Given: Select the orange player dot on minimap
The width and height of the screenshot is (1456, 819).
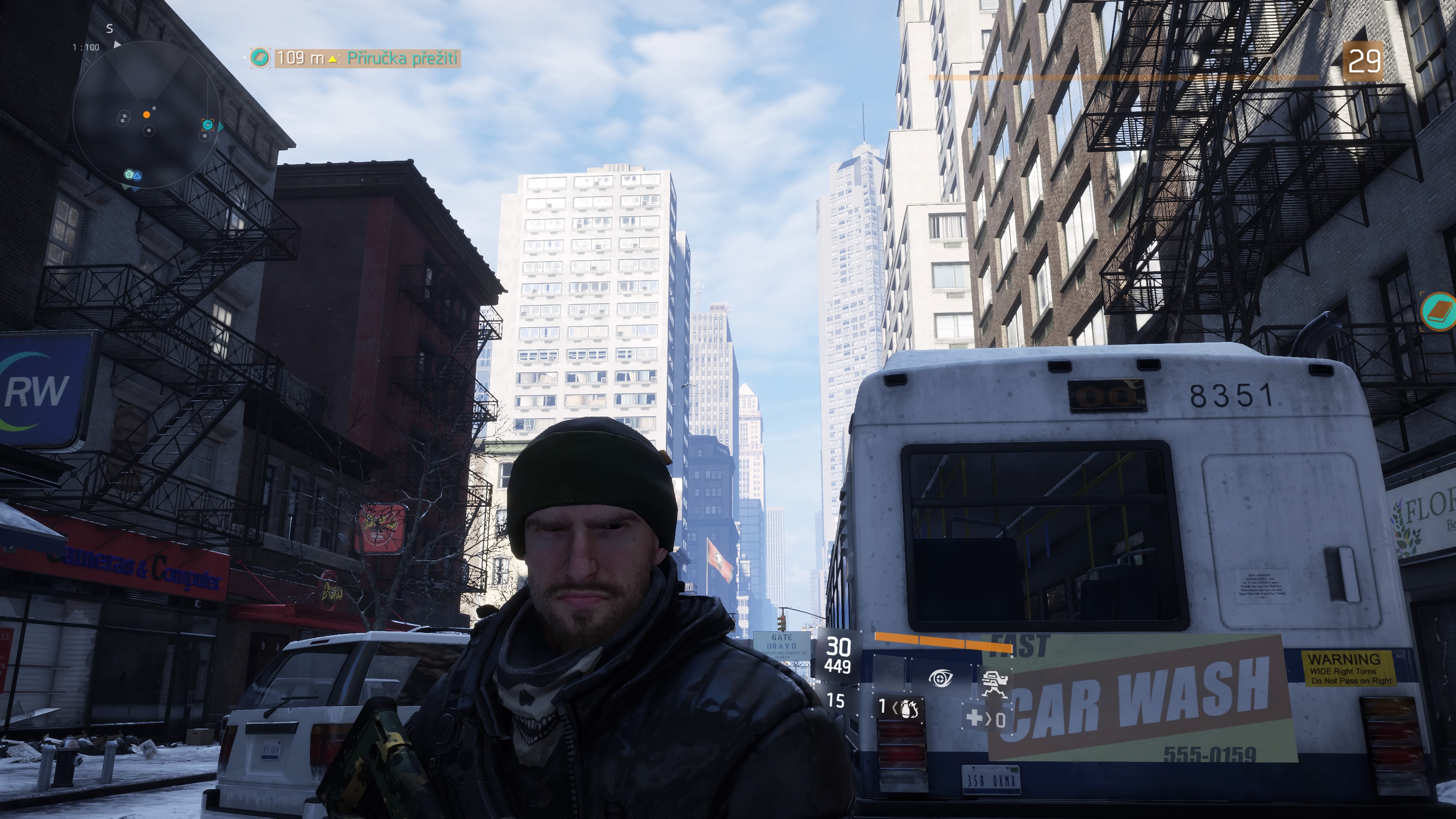Looking at the screenshot, I should (146, 115).
